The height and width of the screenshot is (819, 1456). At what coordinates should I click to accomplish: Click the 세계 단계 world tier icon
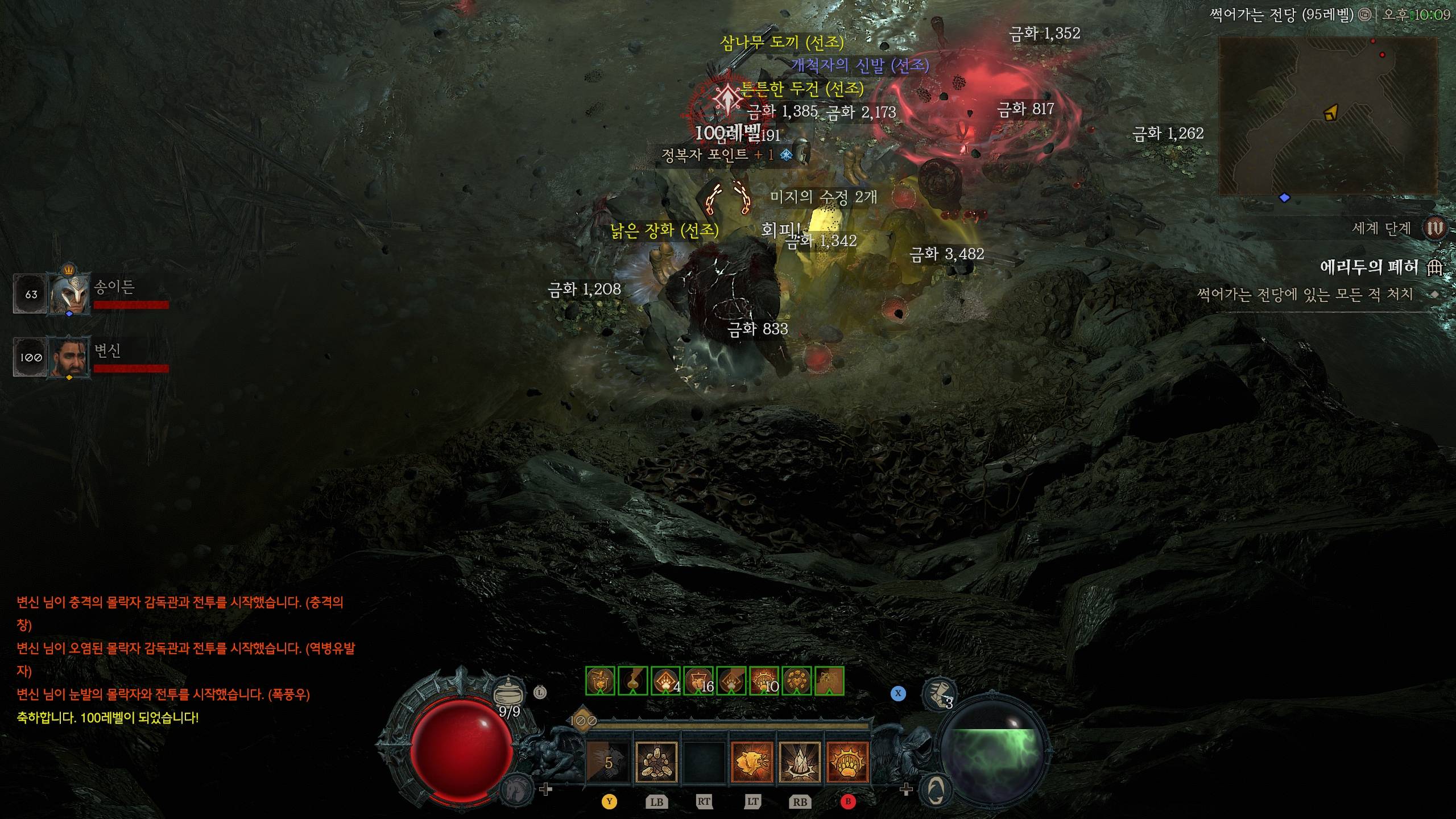(1434, 229)
